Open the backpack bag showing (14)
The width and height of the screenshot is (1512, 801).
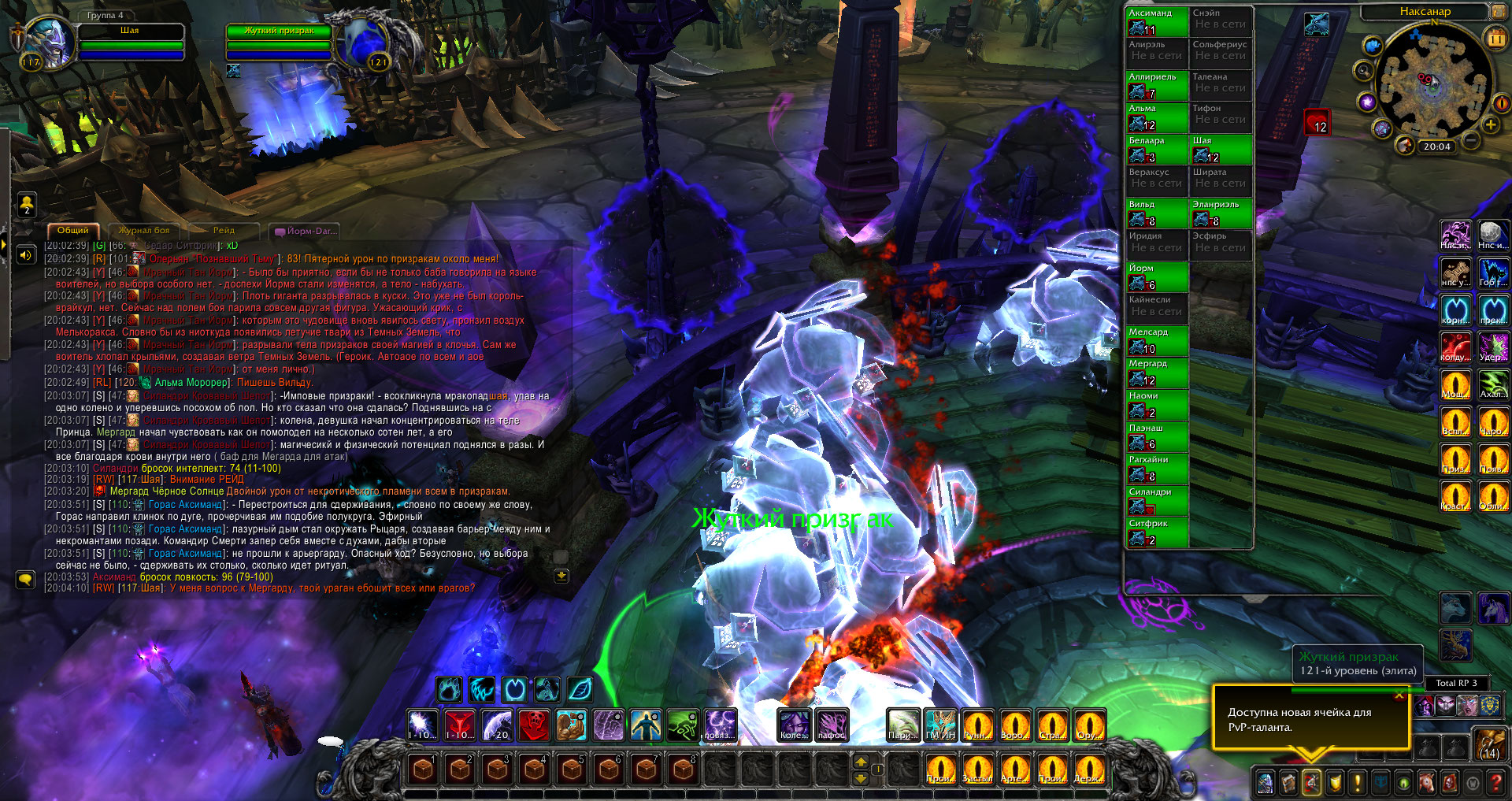pyautogui.click(x=1490, y=744)
